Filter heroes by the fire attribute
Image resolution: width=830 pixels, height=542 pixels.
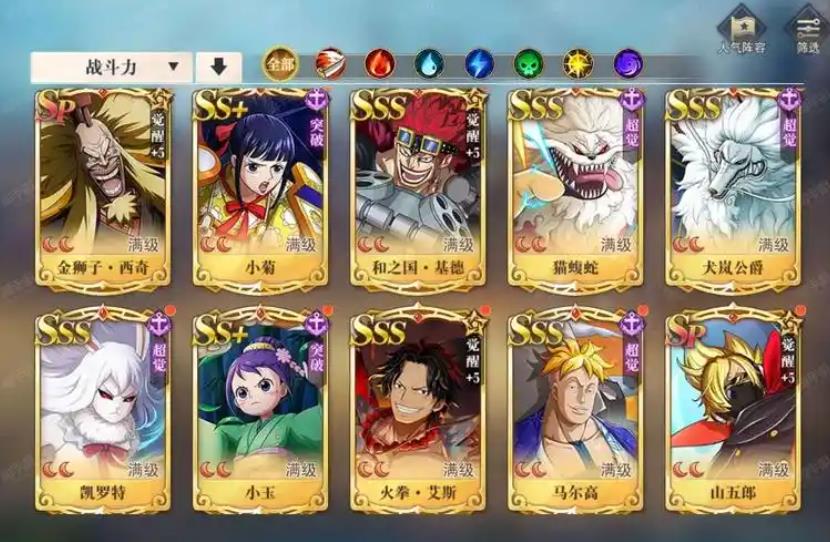tap(379, 65)
